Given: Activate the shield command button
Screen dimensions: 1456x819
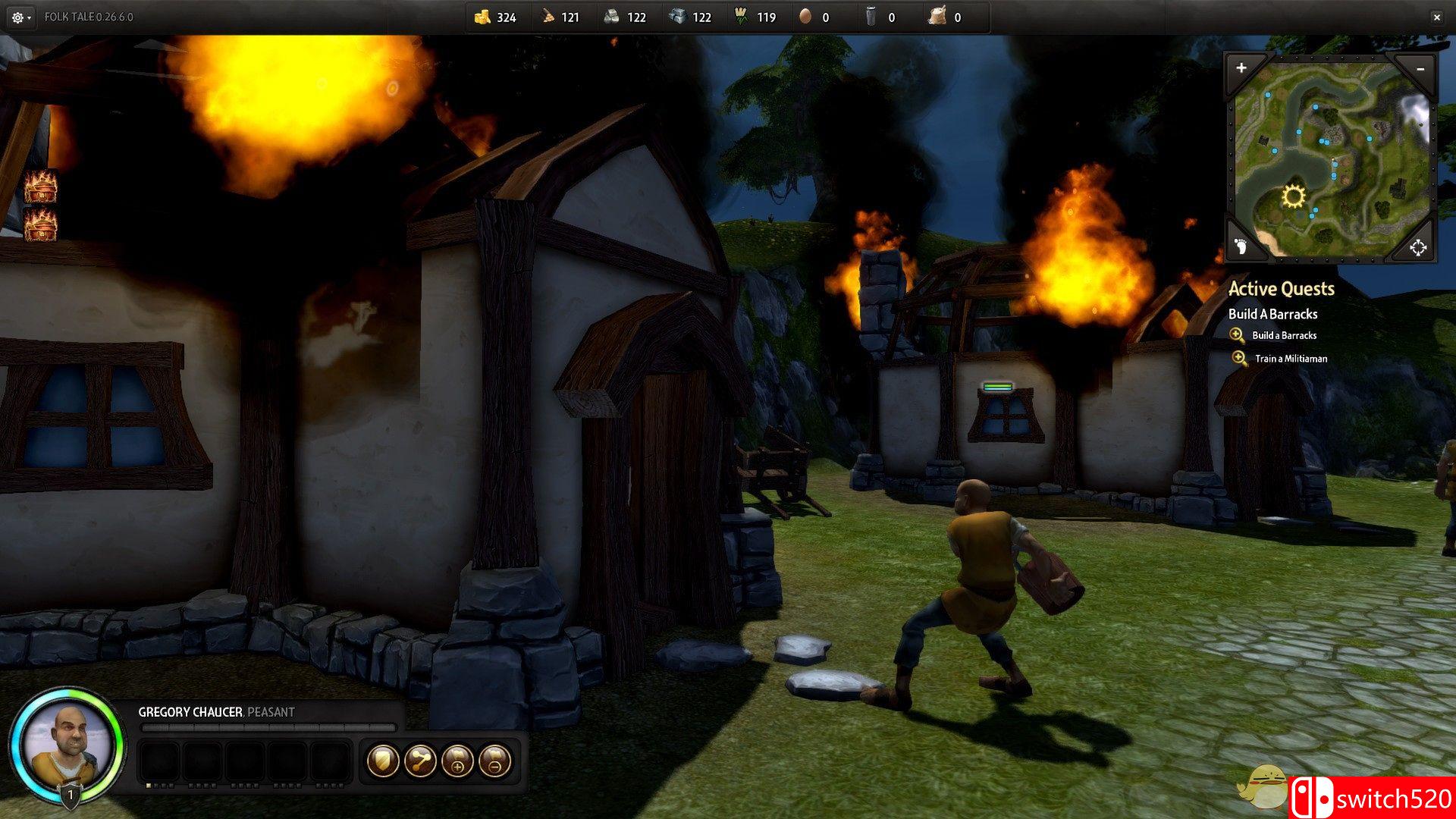Looking at the screenshot, I should 383,761.
